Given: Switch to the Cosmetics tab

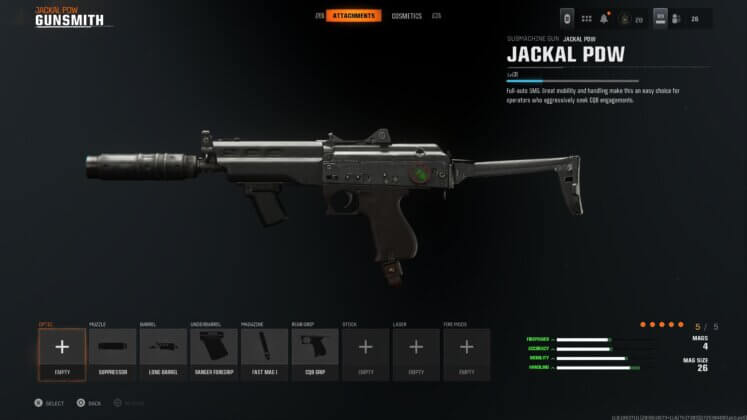Looking at the screenshot, I should tap(407, 16).
